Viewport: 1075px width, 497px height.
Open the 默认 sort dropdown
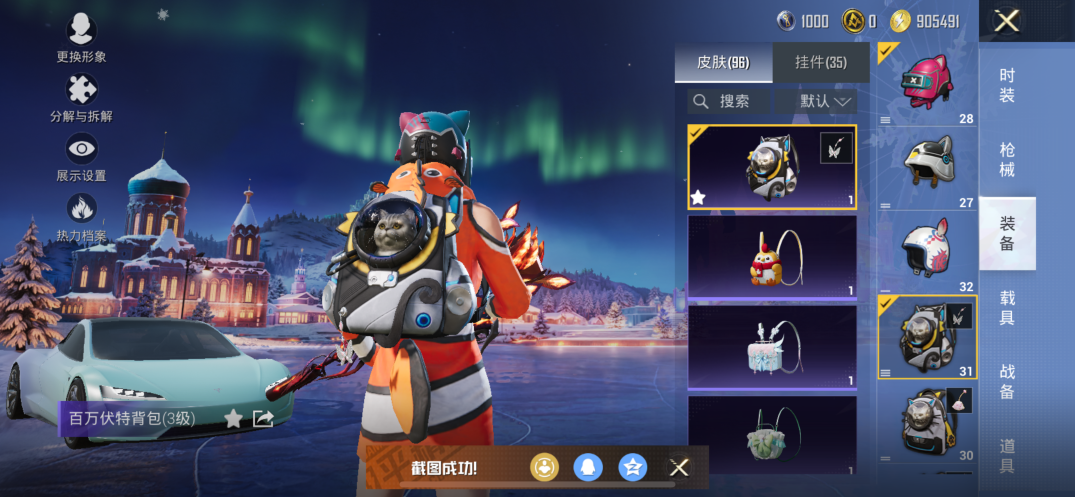click(827, 101)
